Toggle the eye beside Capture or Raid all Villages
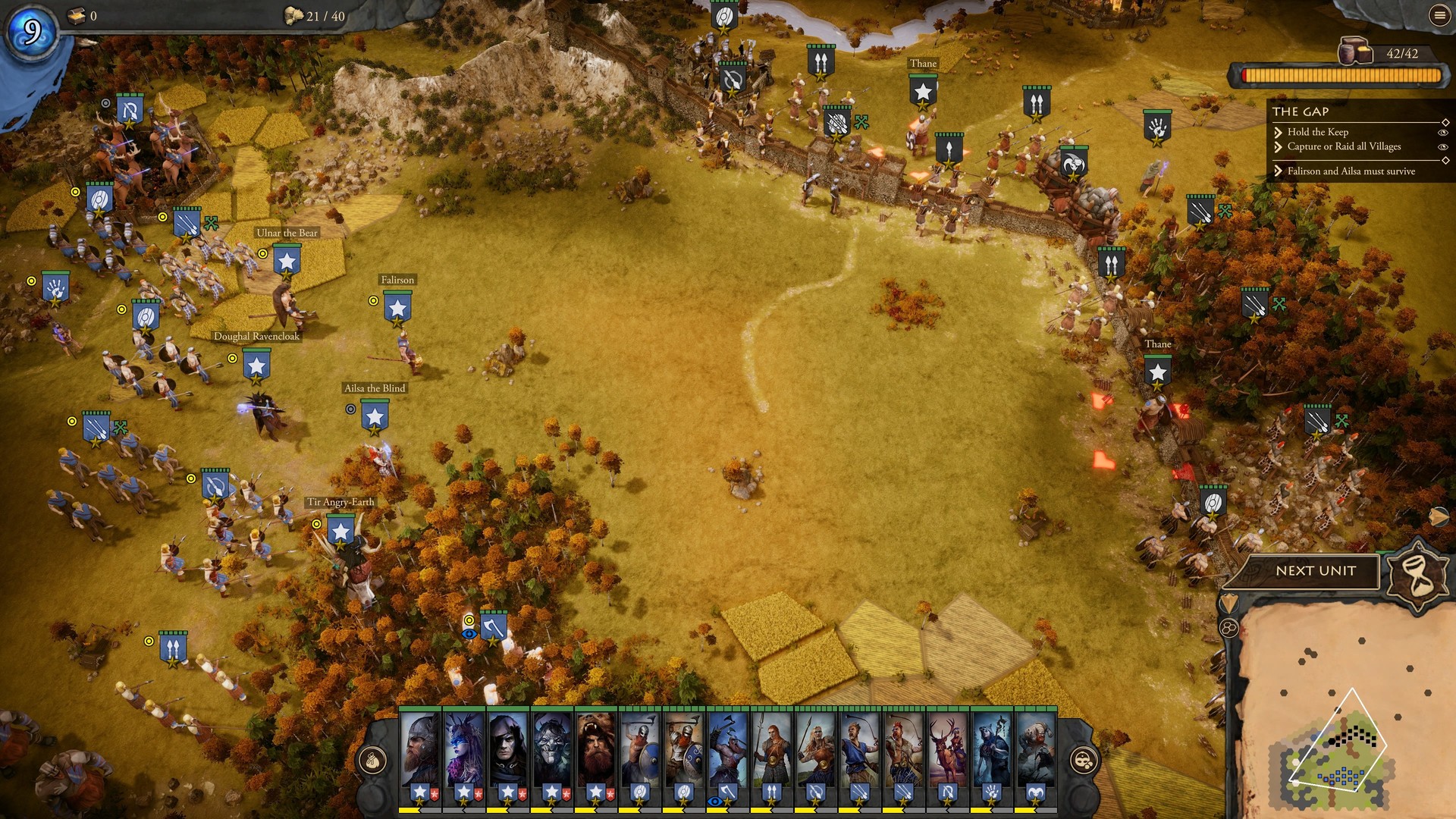Viewport: 1456px width, 819px height. pos(1443,147)
